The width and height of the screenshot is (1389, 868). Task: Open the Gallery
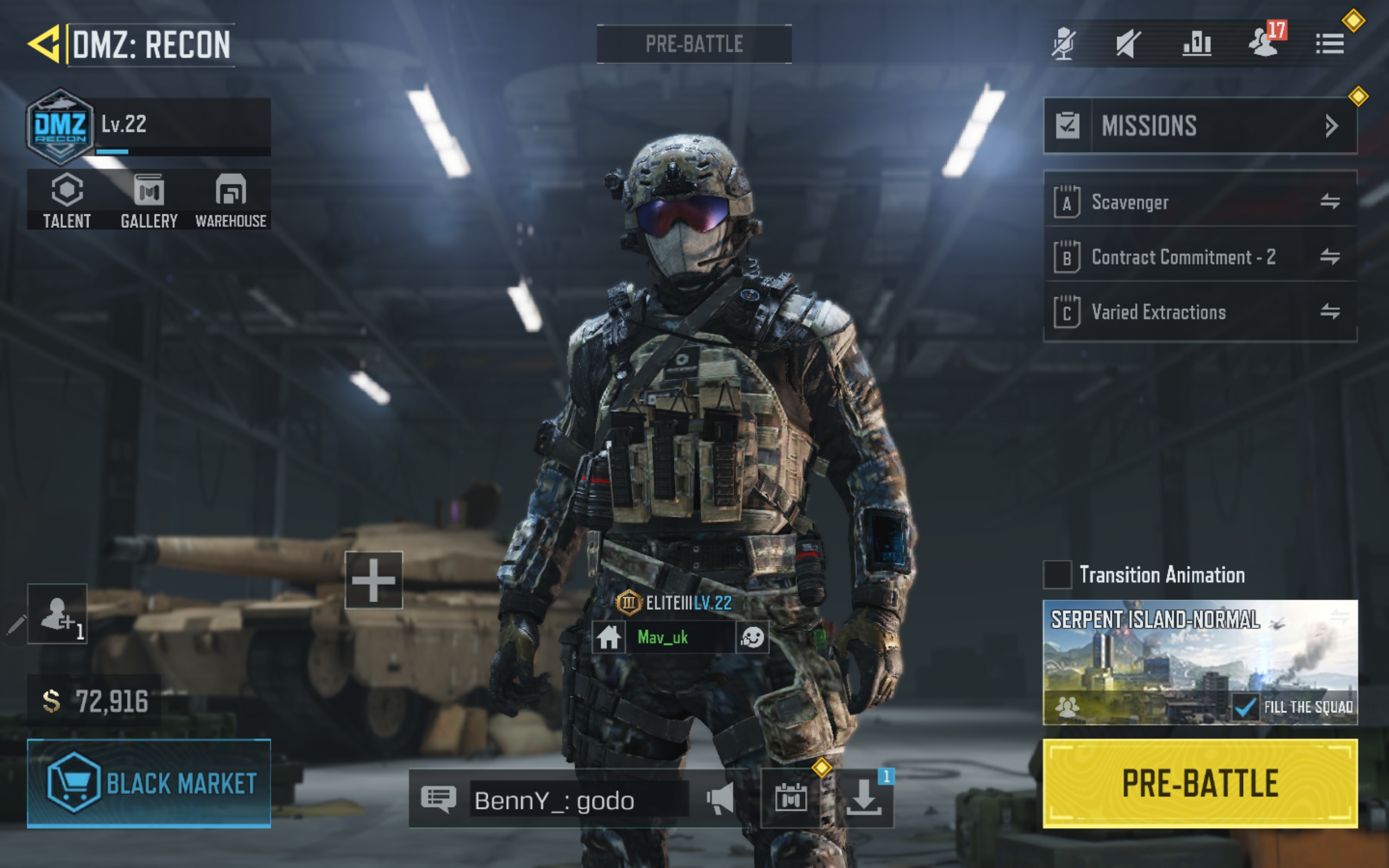tap(149, 200)
